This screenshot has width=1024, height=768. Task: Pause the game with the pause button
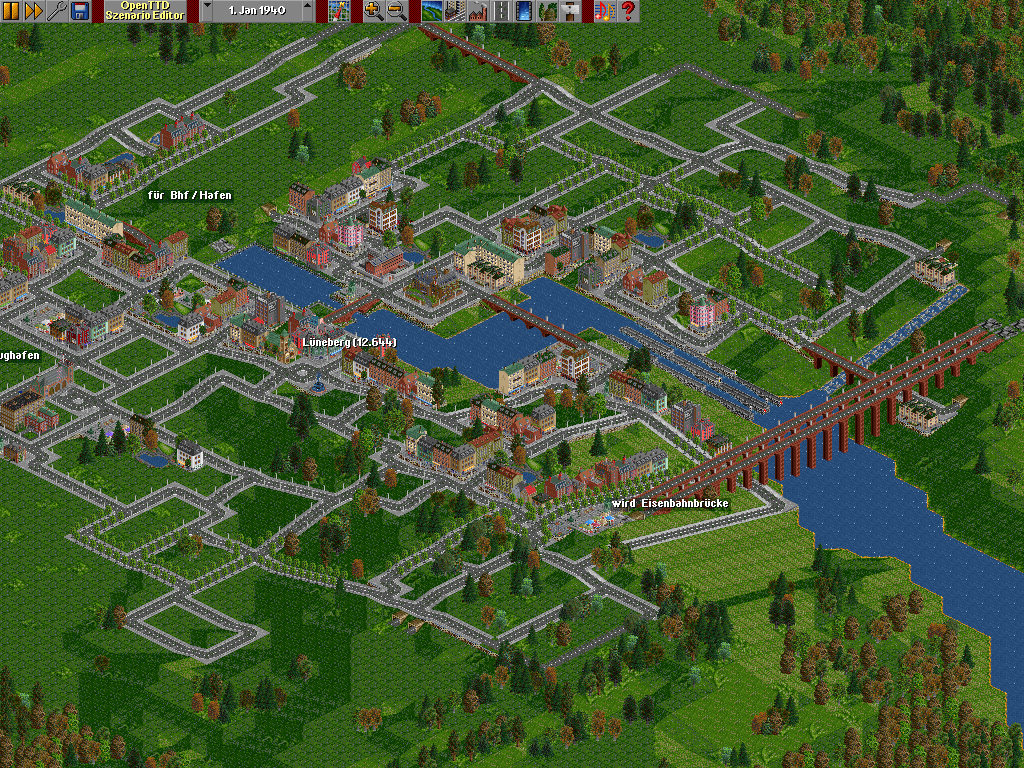click(11, 11)
